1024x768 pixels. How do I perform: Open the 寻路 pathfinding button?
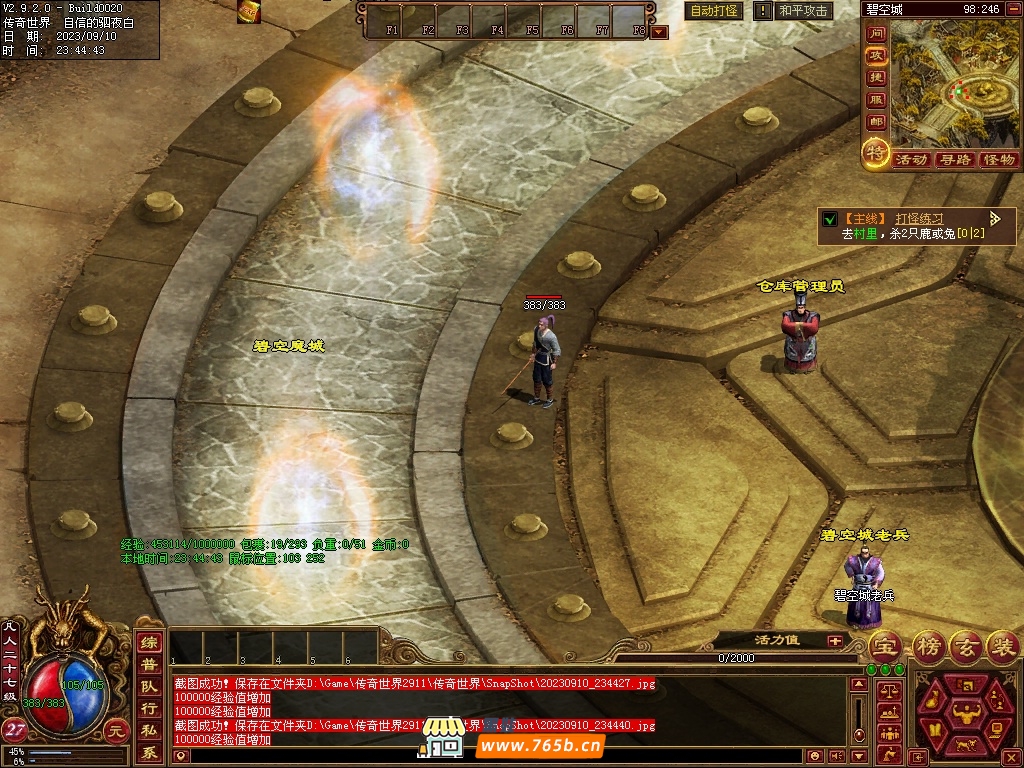[955, 159]
